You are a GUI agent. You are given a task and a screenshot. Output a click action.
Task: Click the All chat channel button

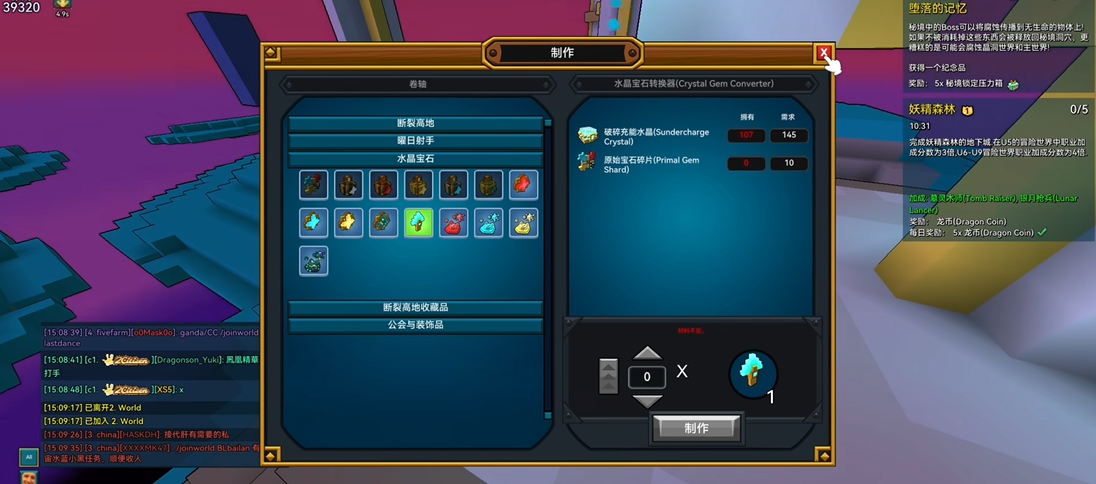click(28, 456)
